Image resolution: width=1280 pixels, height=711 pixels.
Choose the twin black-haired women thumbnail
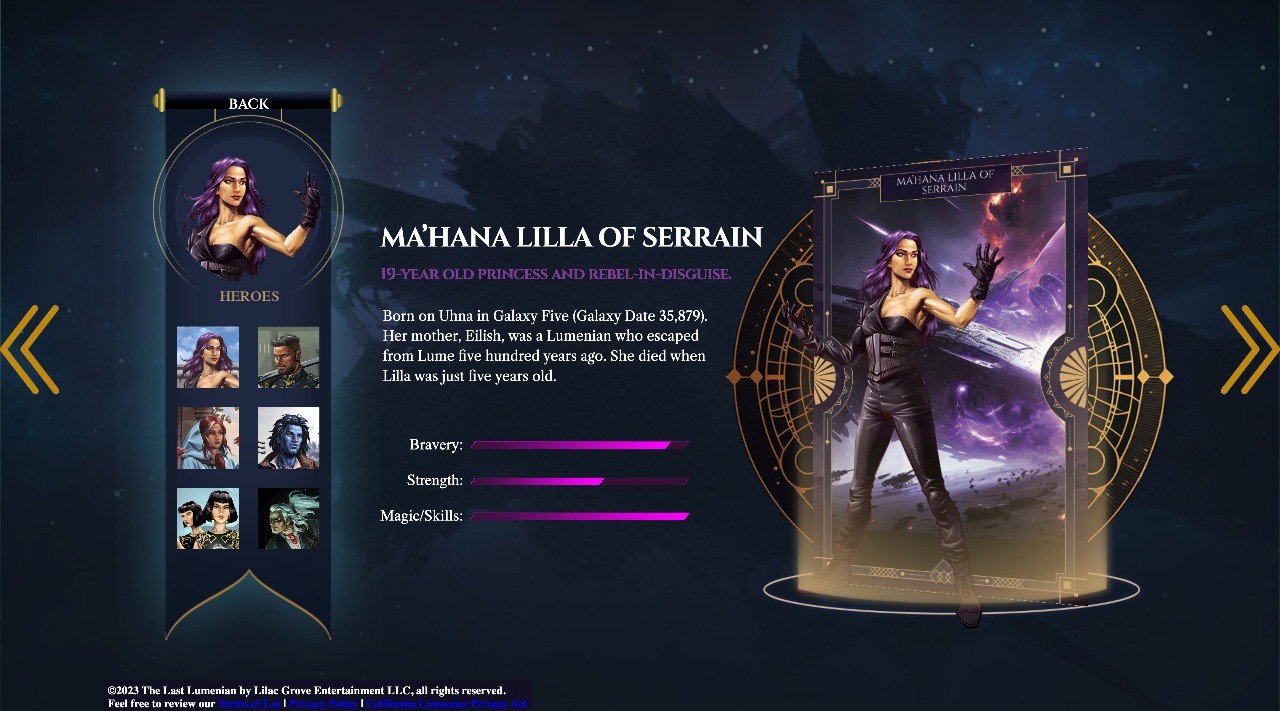[208, 518]
